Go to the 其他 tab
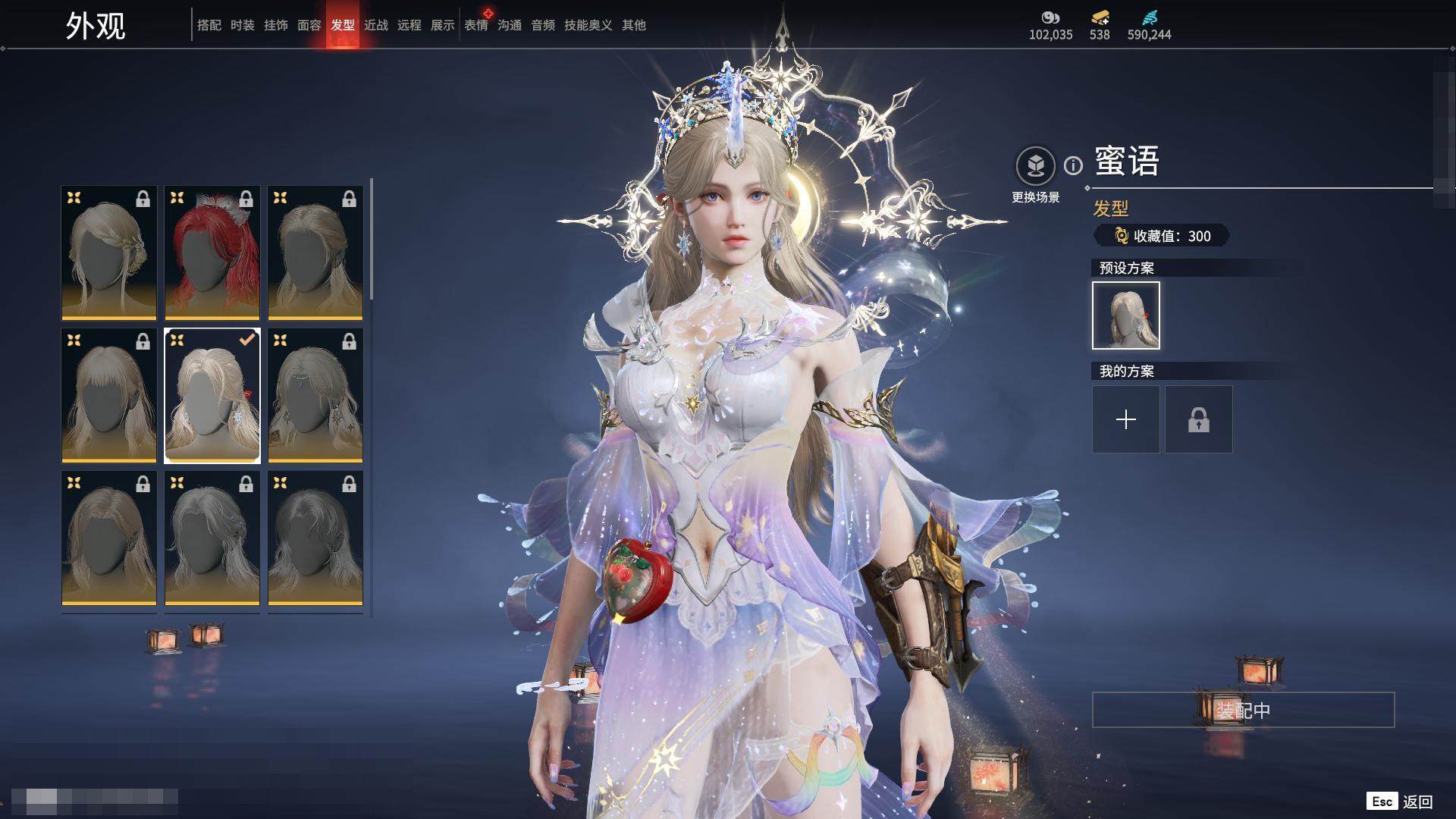 [x=634, y=25]
